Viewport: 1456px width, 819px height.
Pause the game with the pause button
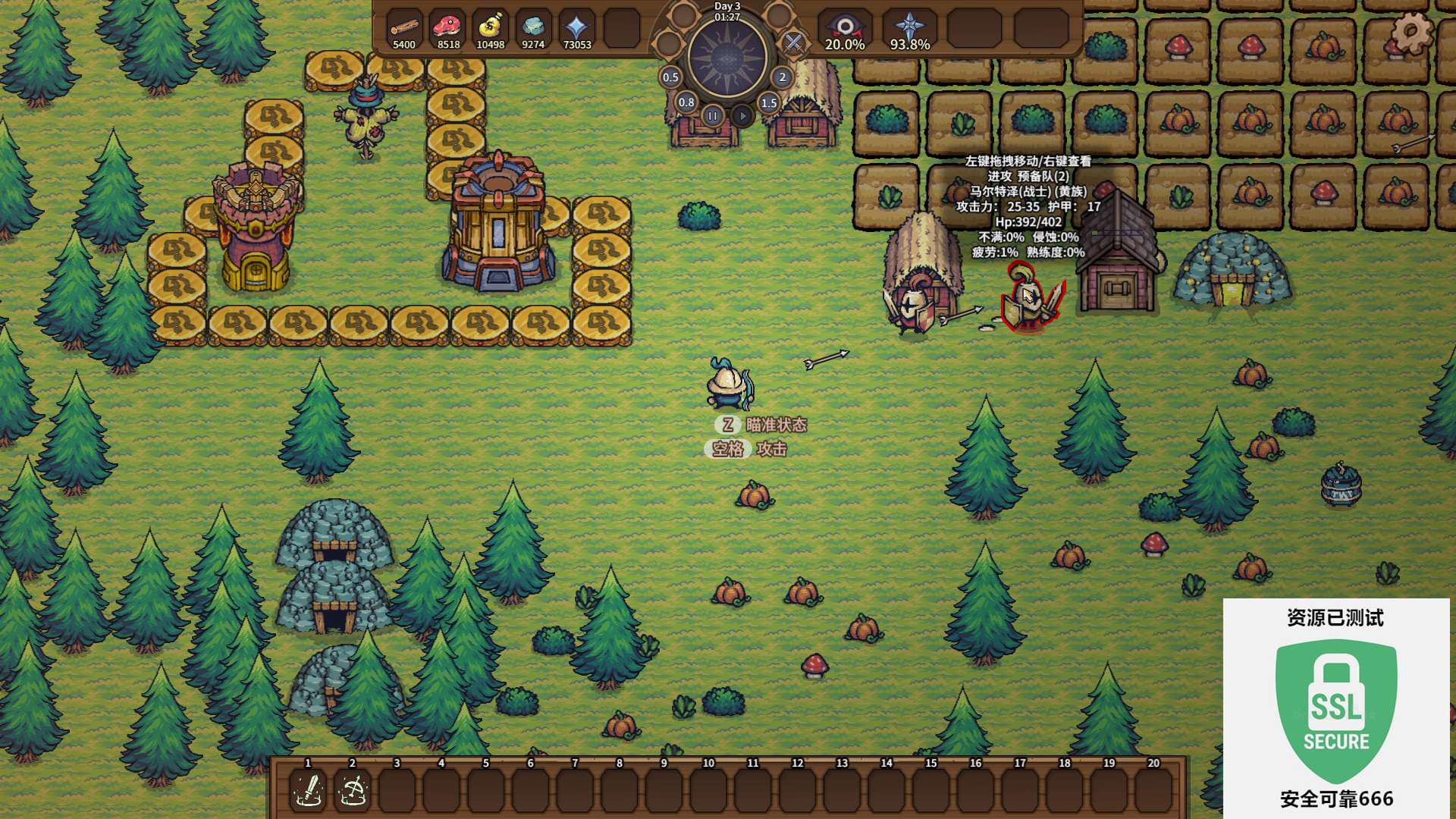712,116
